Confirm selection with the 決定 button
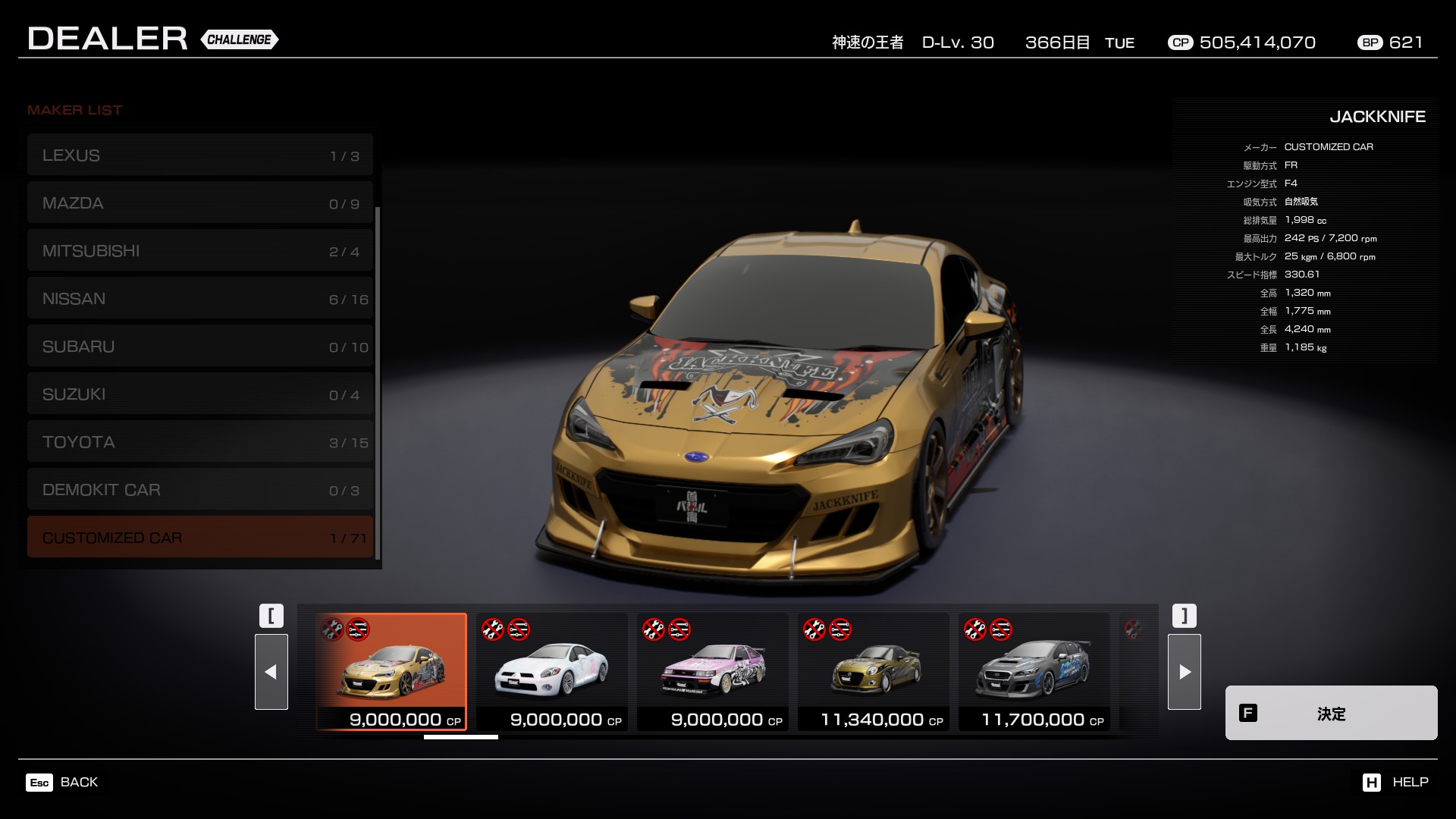This screenshot has height=819, width=1456. (x=1331, y=713)
